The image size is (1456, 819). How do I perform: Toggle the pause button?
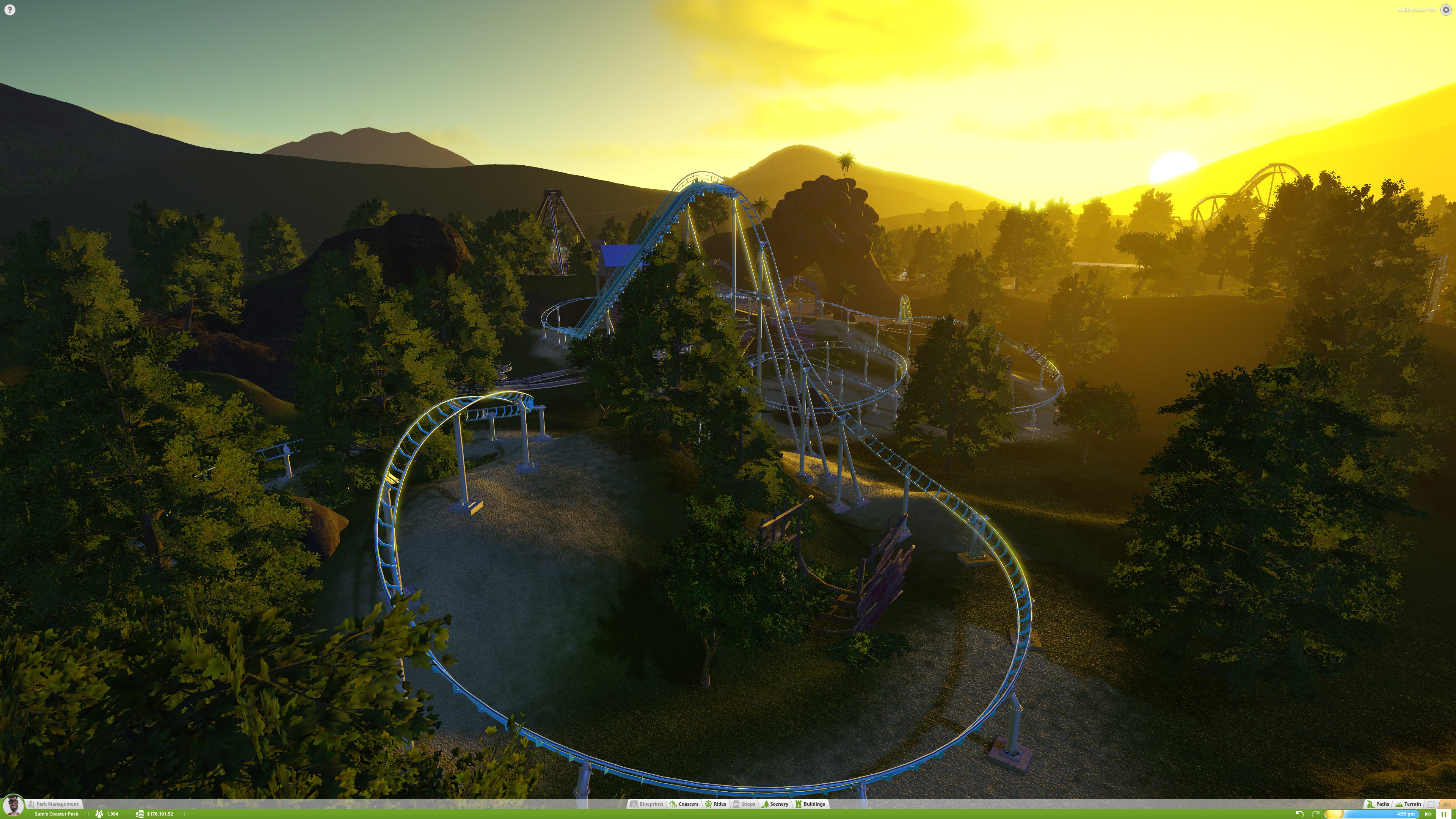[x=1443, y=814]
